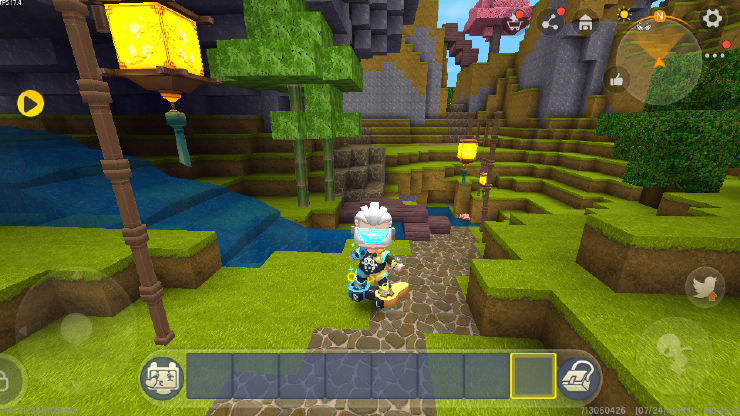The width and height of the screenshot is (740, 416).
Task: Toggle the sun daytime icon
Action: [x=625, y=14]
